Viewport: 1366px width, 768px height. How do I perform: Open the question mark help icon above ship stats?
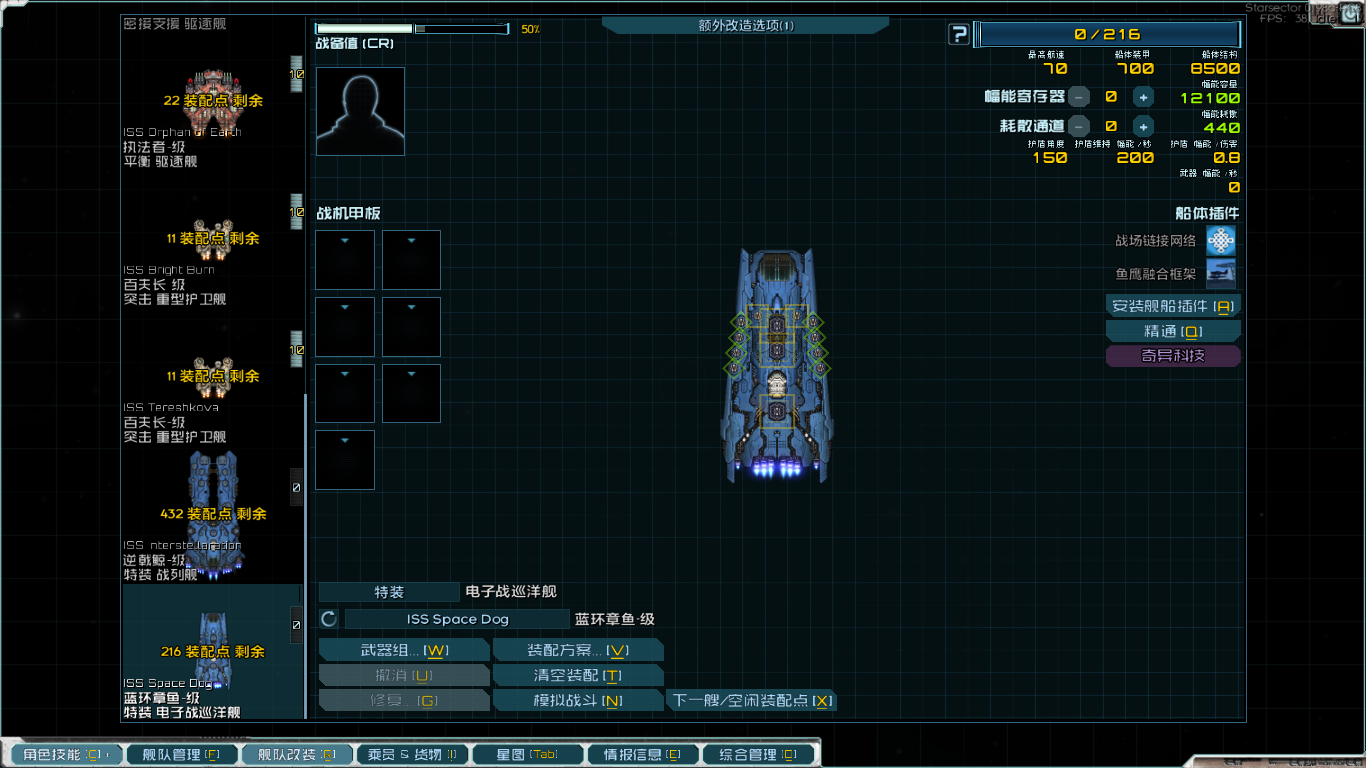pos(959,33)
